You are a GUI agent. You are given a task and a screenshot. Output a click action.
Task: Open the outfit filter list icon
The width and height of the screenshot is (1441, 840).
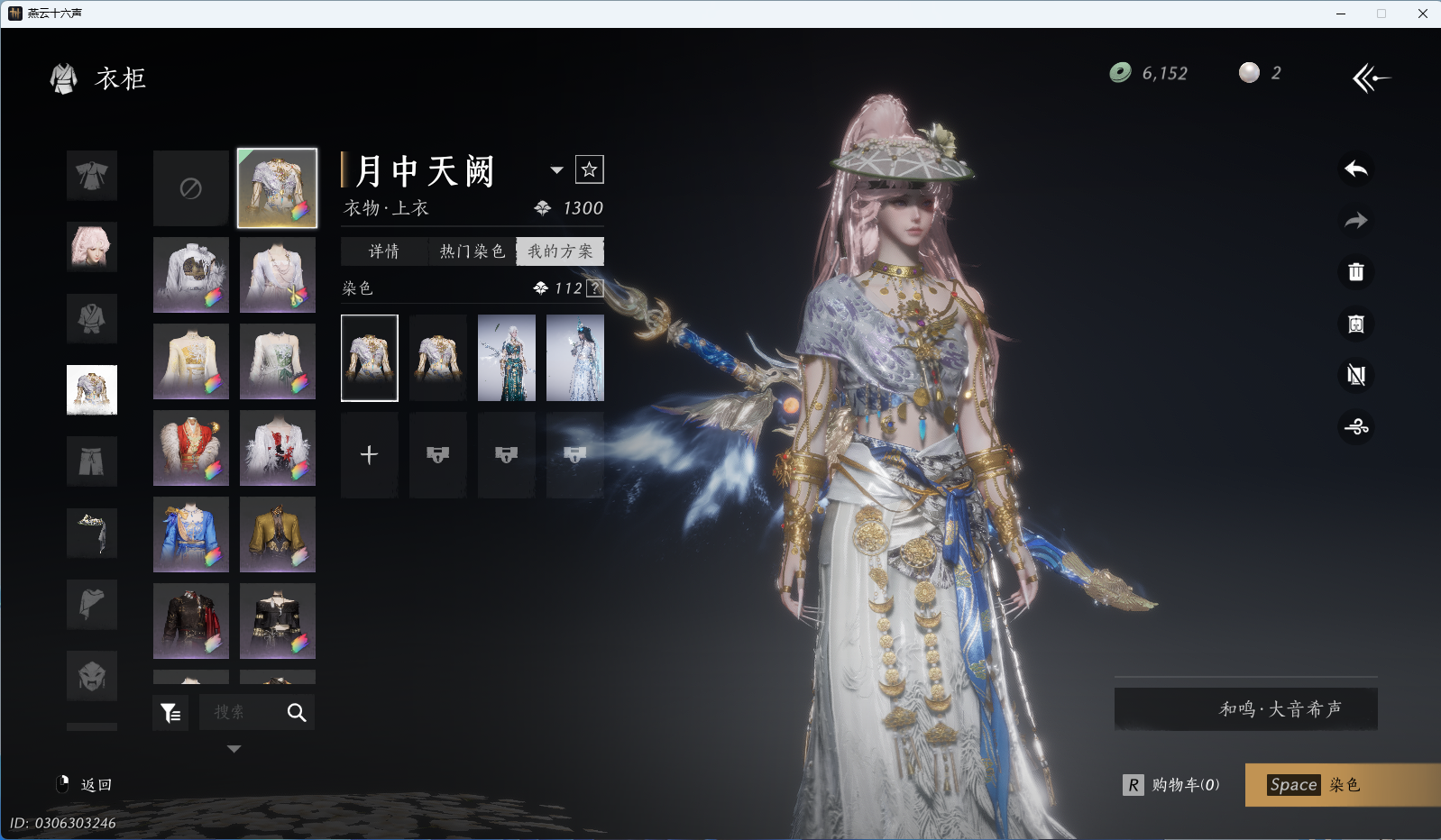click(170, 713)
